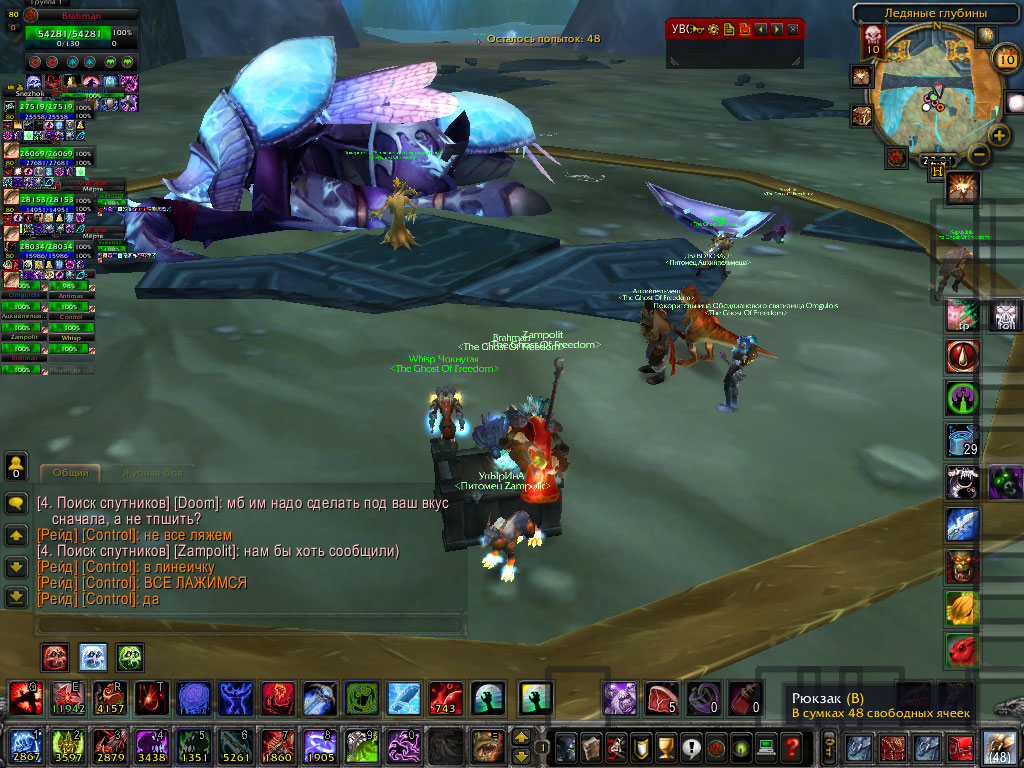The height and width of the screenshot is (768, 1024).
Task: Switch to the Общий chat tab
Action: coord(70,472)
